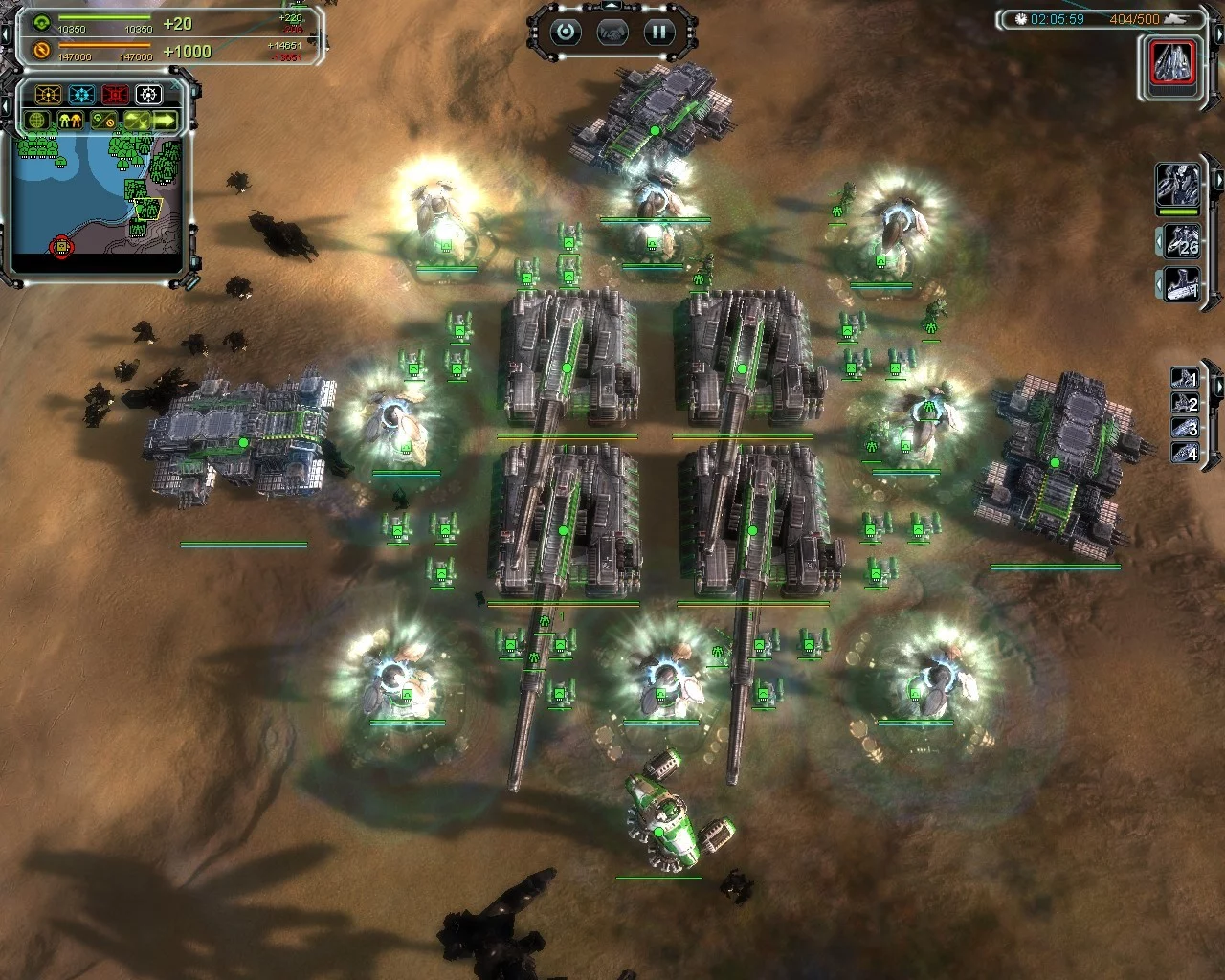Toggle the economy overlay minimap button
The image size is (1225, 980).
102,121
